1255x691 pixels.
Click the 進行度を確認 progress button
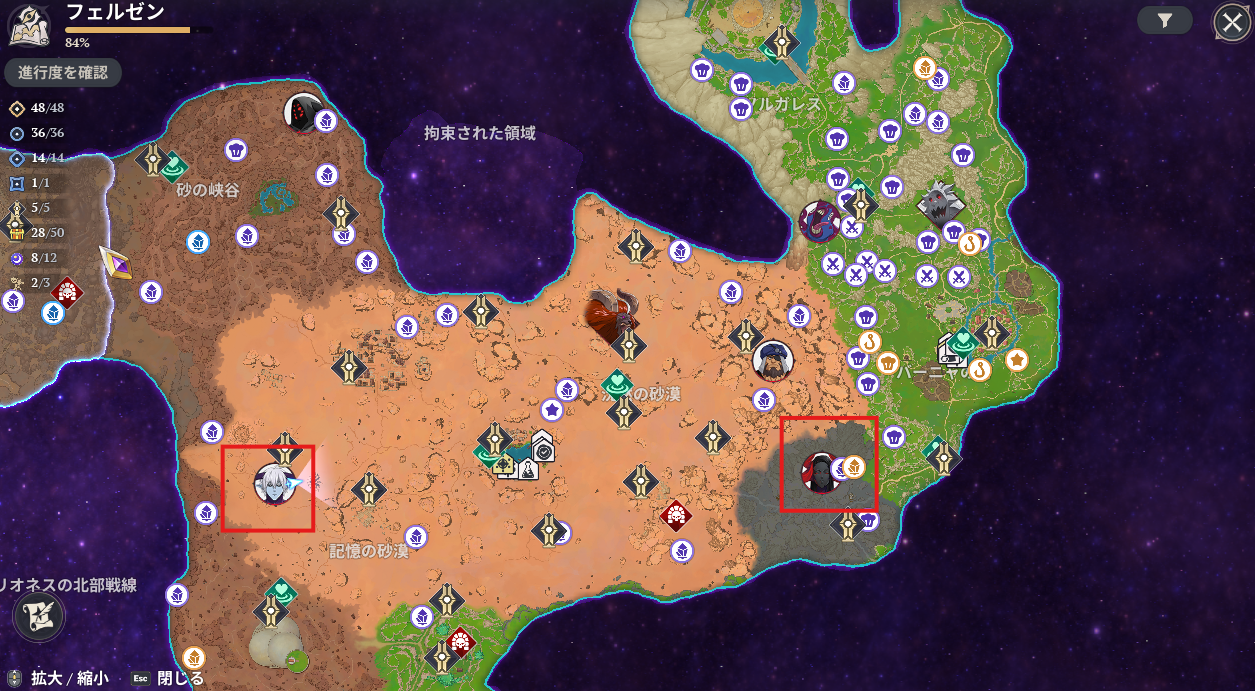tap(63, 73)
